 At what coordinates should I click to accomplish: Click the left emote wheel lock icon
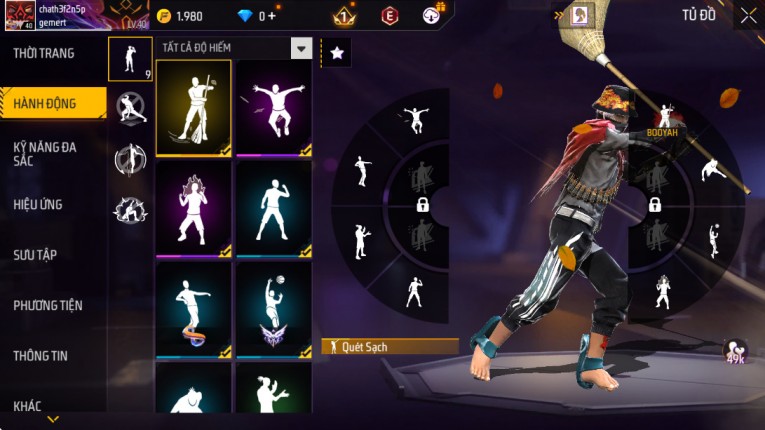tap(423, 205)
